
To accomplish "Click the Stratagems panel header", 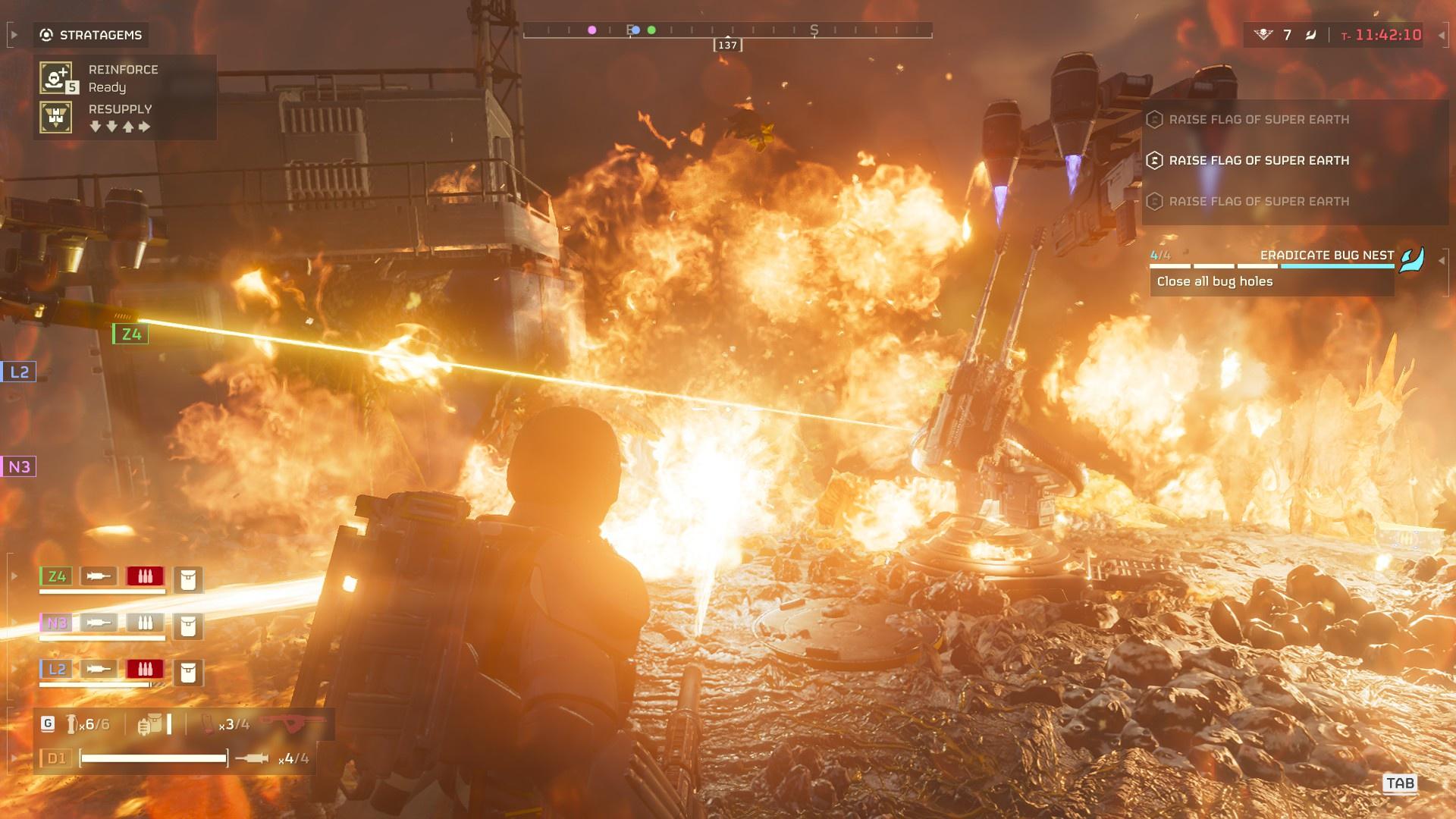I will pyautogui.click(x=91, y=35).
